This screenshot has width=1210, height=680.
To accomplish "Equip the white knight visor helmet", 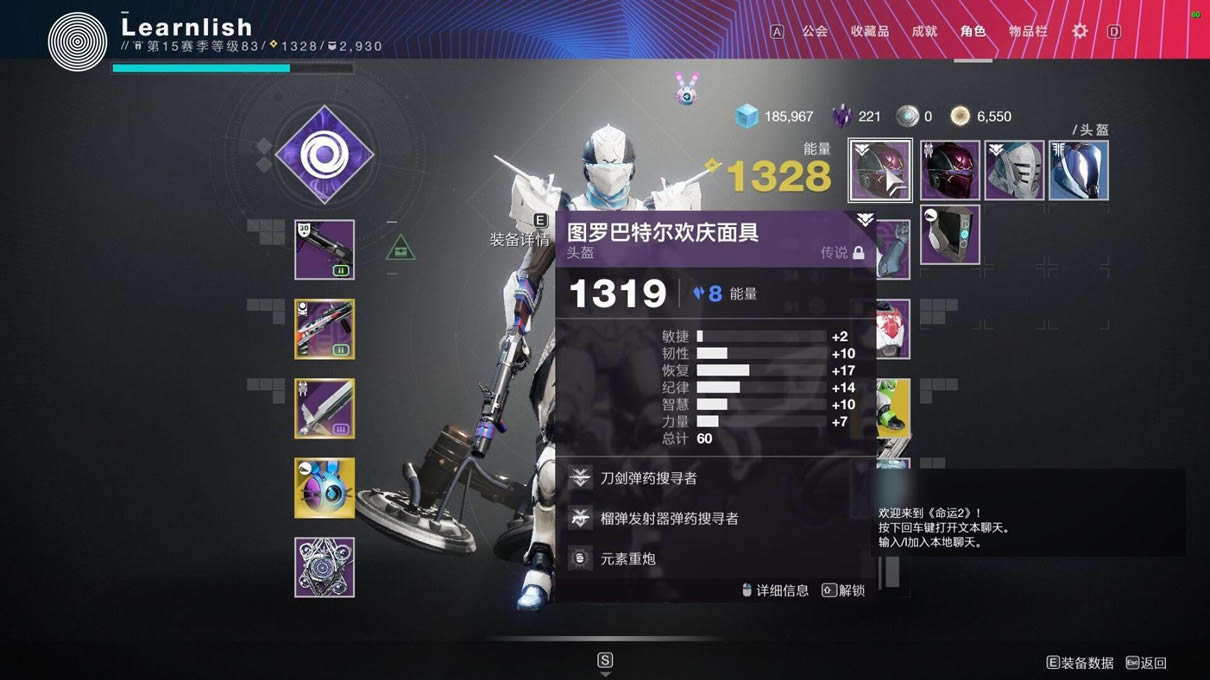I will point(1014,171).
